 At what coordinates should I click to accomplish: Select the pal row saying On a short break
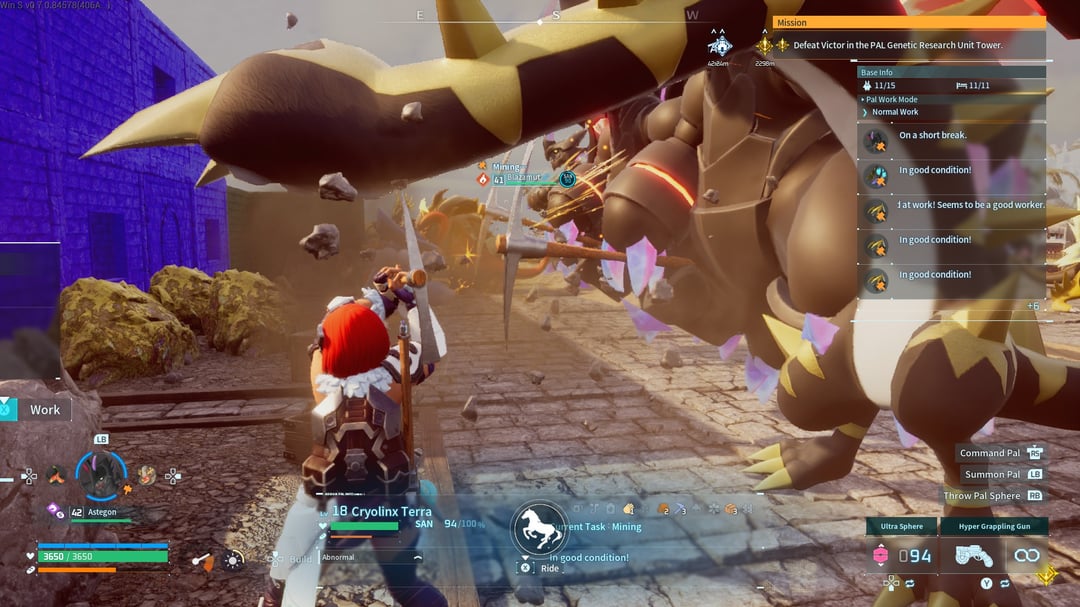pyautogui.click(x=932, y=136)
